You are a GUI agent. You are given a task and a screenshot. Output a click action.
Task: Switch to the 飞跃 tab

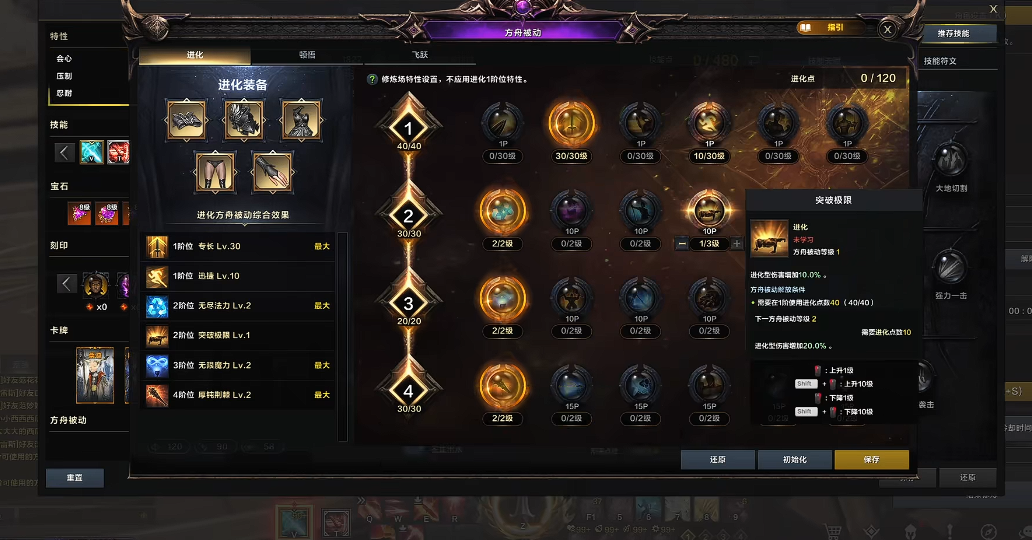click(x=419, y=56)
